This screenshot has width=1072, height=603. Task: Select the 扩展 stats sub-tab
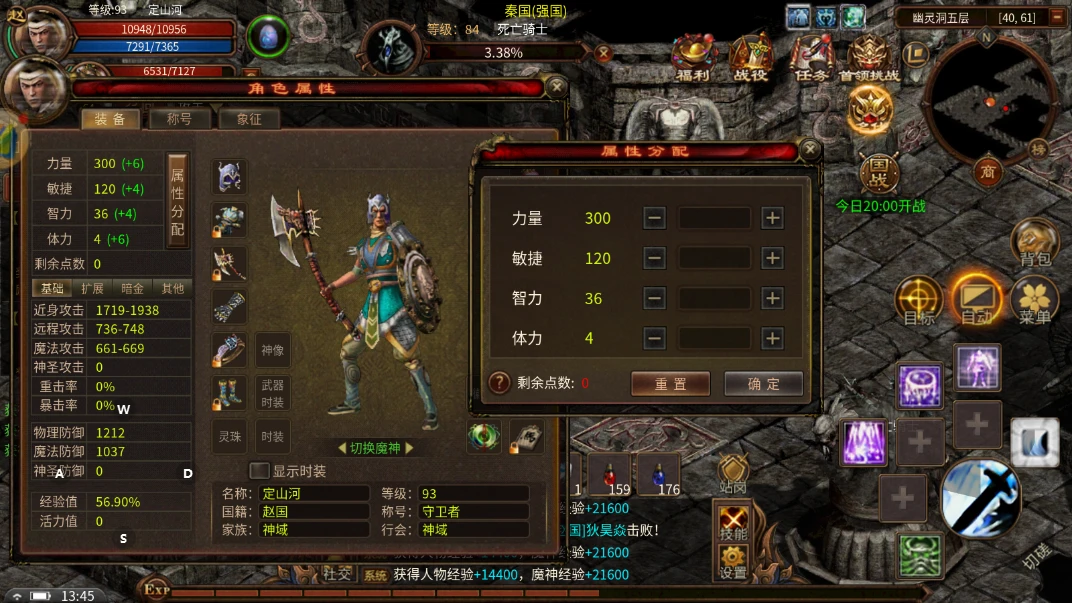coord(92,288)
